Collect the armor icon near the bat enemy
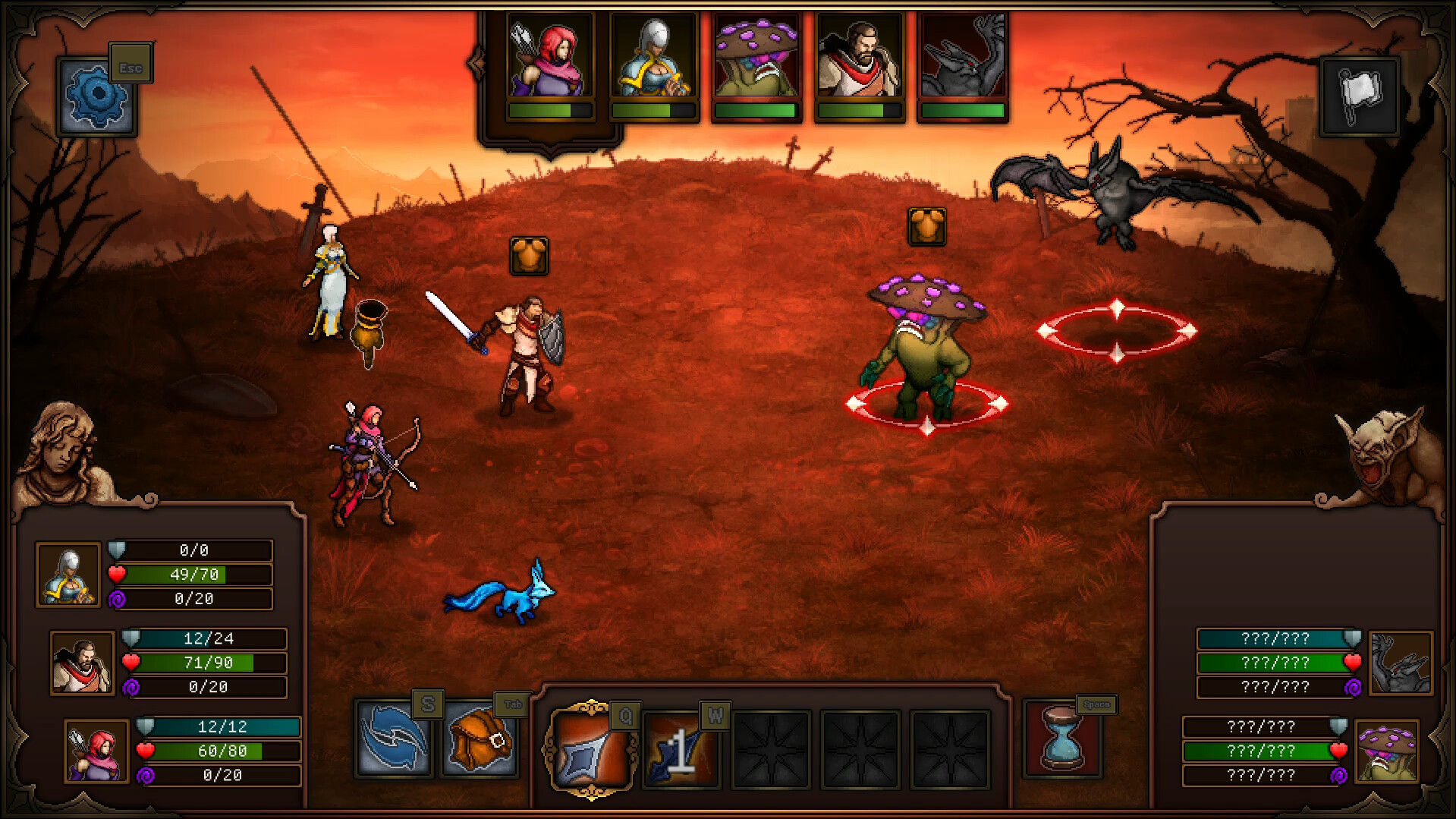Screen dimensions: 1456x819 click(x=926, y=228)
